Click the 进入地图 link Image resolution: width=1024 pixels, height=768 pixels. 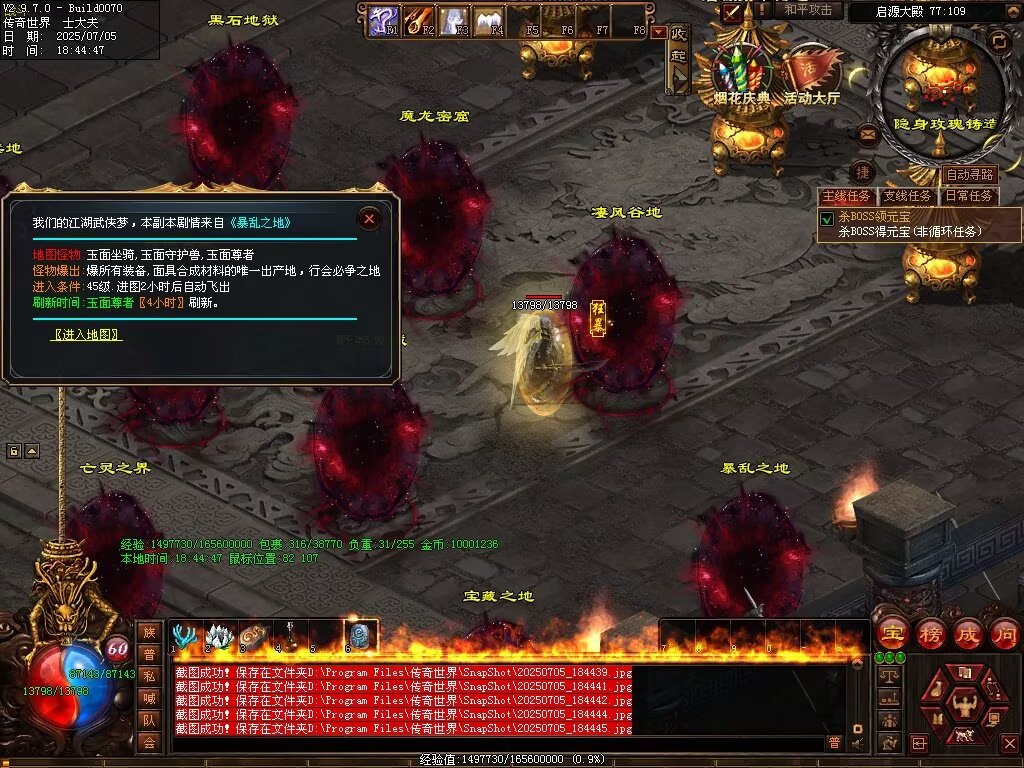pyautogui.click(x=87, y=335)
